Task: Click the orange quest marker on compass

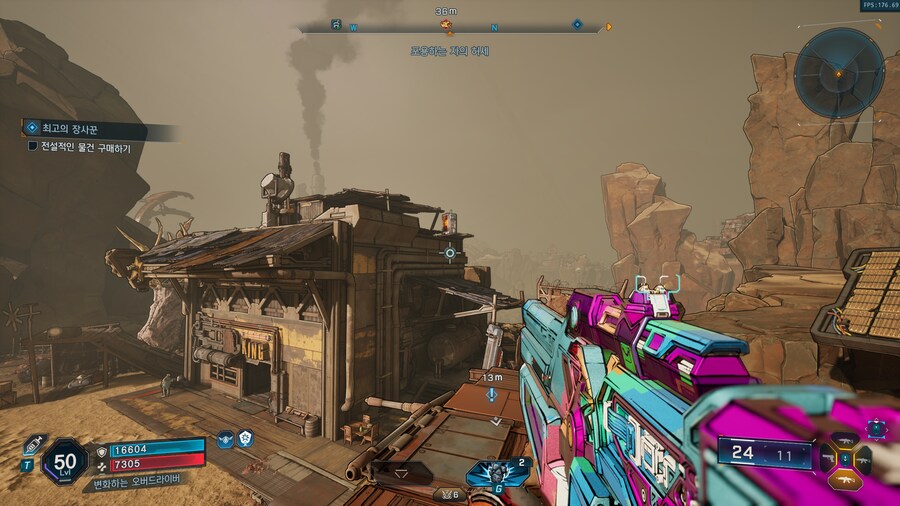Action: click(446, 25)
